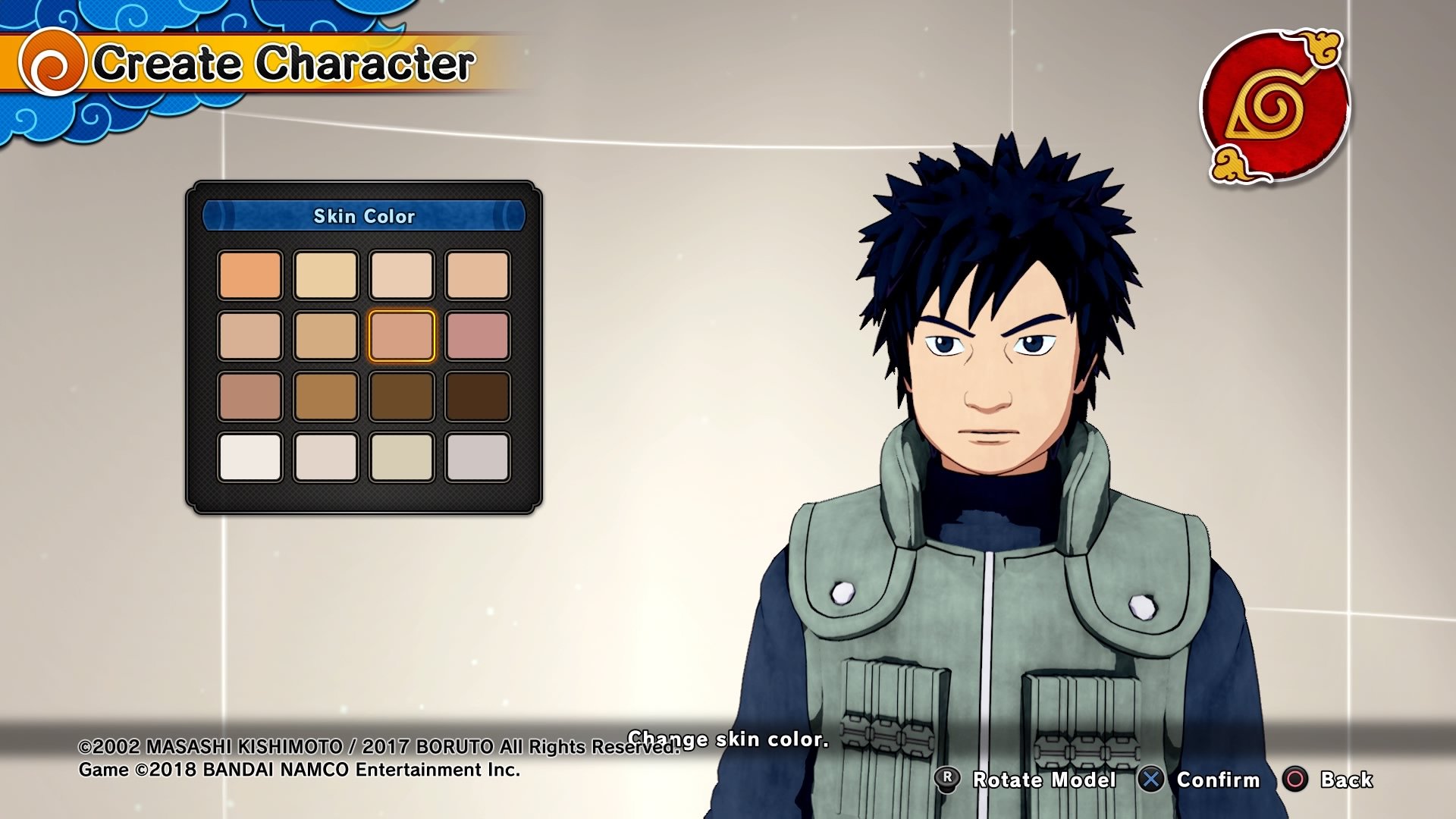Select the pale yellow skin tone
This screenshot has width=1456, height=819.
pos(326,275)
